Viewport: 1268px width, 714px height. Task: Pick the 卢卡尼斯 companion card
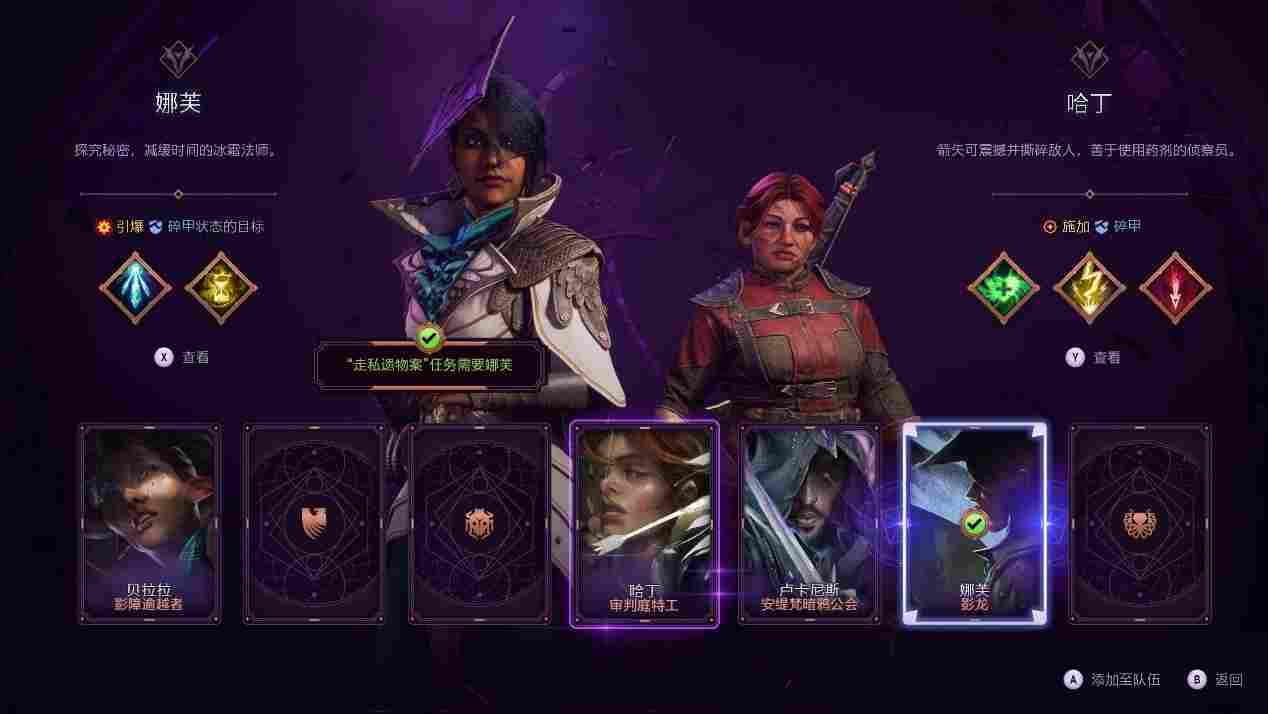tap(809, 523)
